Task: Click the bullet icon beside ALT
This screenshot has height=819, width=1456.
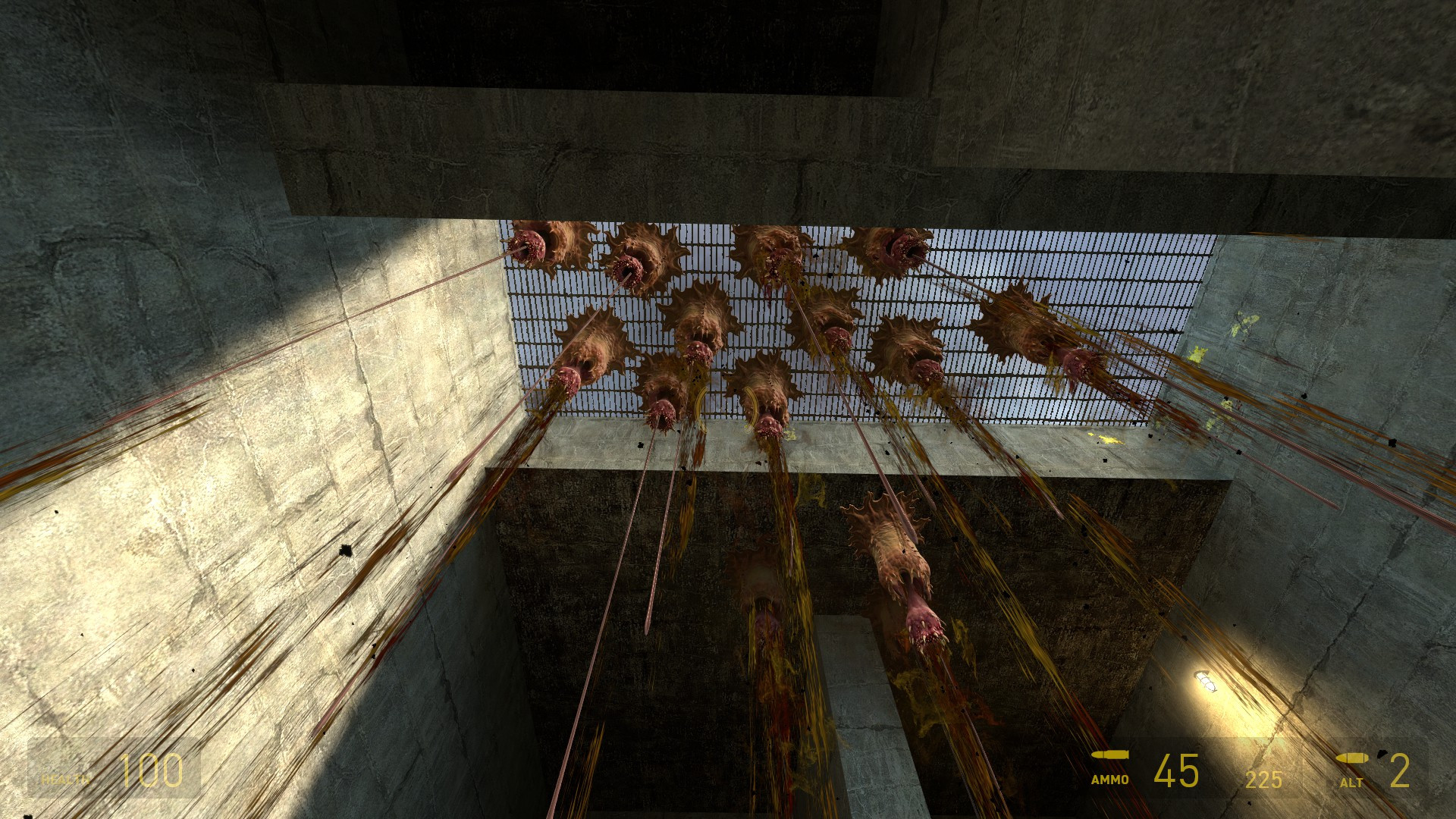Action: click(1354, 758)
